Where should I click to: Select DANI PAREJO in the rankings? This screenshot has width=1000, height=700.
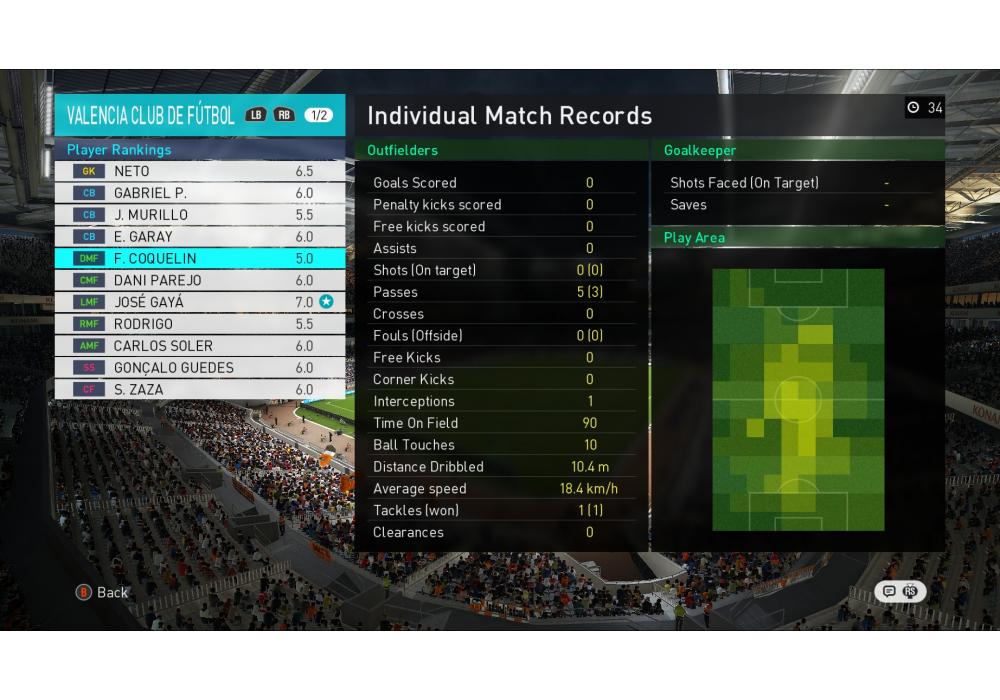199,281
